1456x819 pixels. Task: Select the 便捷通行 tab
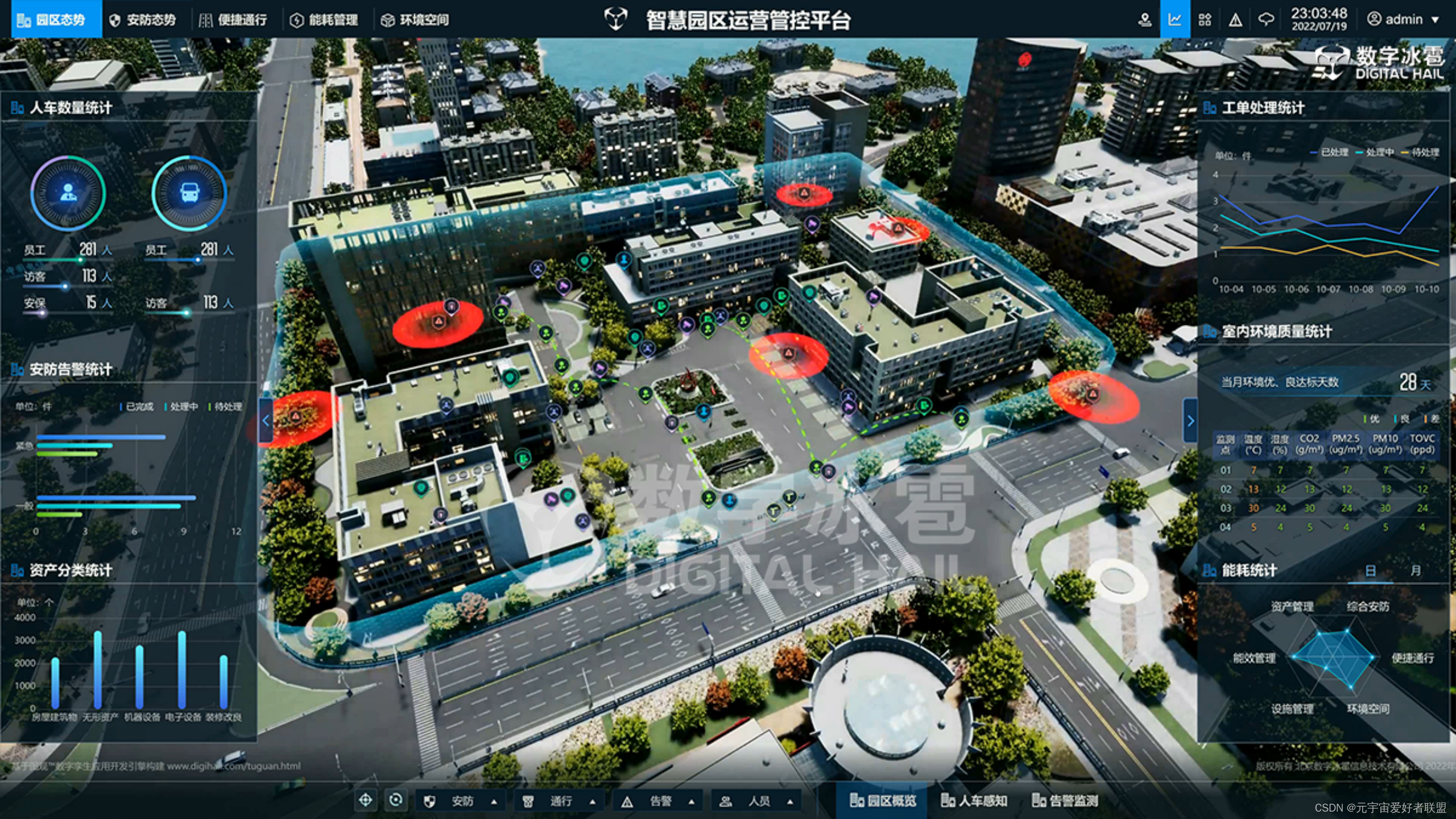234,20
